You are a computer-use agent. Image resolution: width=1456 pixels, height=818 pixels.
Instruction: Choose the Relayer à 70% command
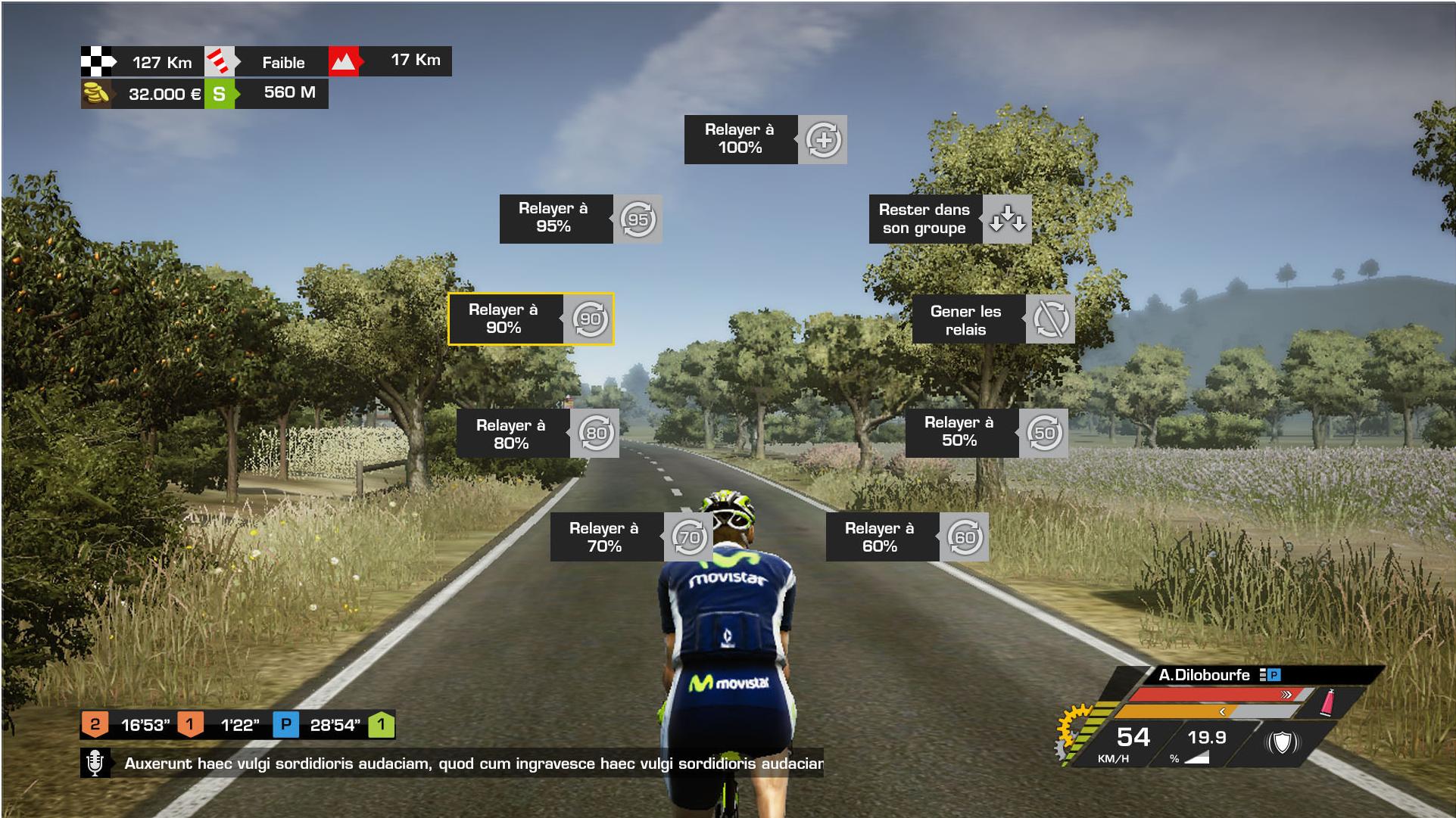[631, 537]
